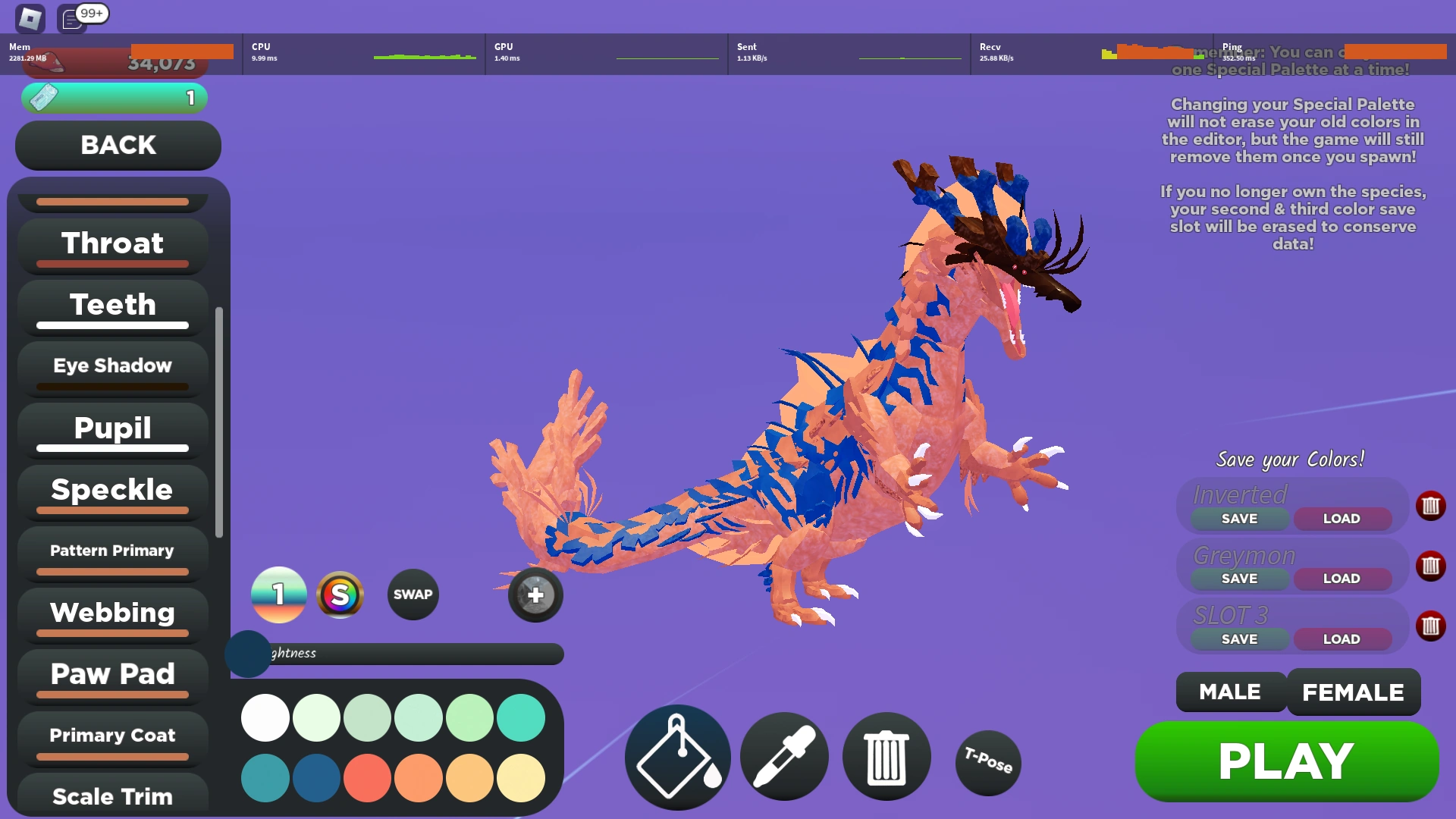Select the paint bucket fill tool
Image resolution: width=1456 pixels, height=819 pixels.
click(x=676, y=756)
